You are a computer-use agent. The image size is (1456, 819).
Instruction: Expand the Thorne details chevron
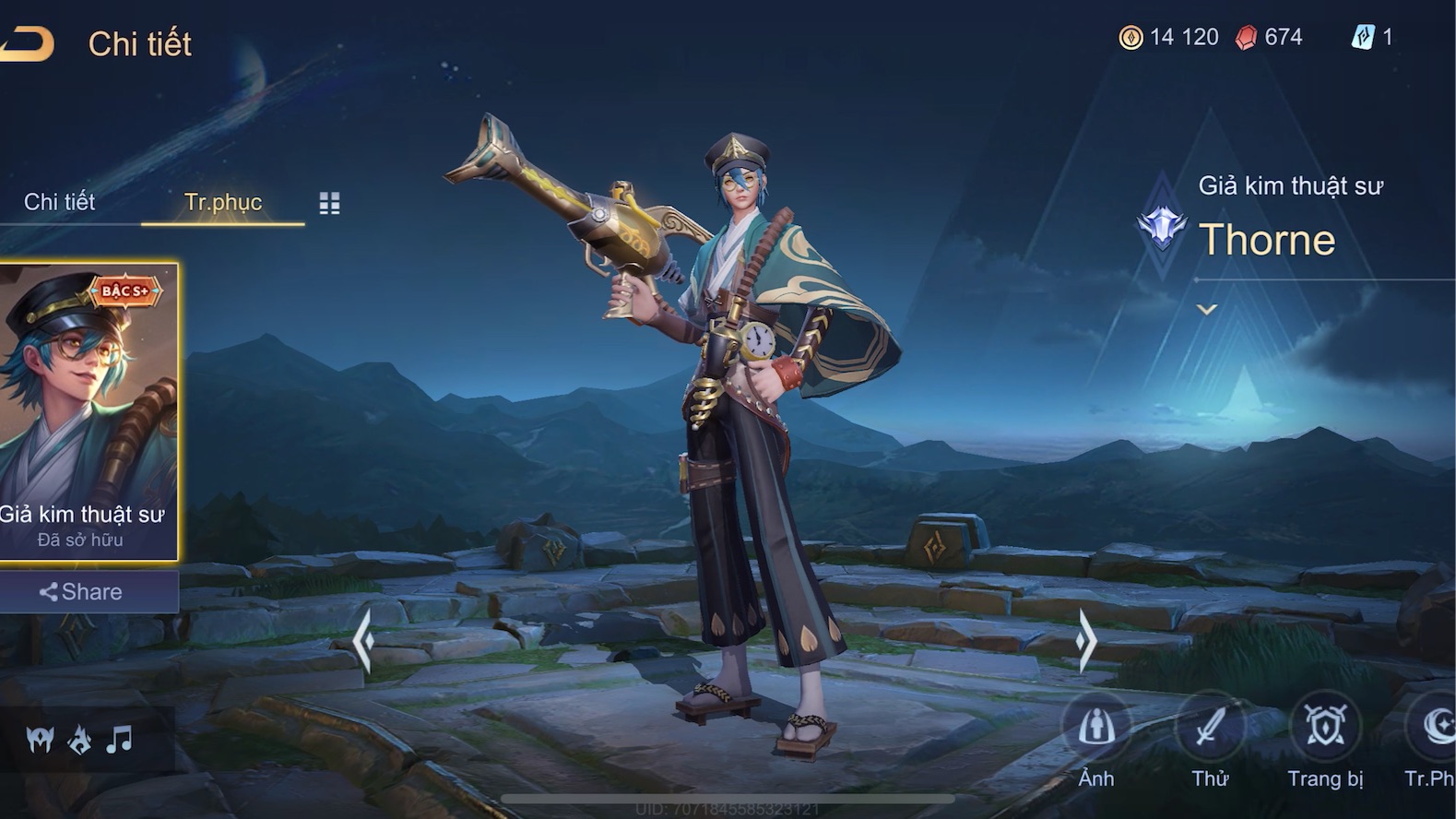pos(1207,310)
